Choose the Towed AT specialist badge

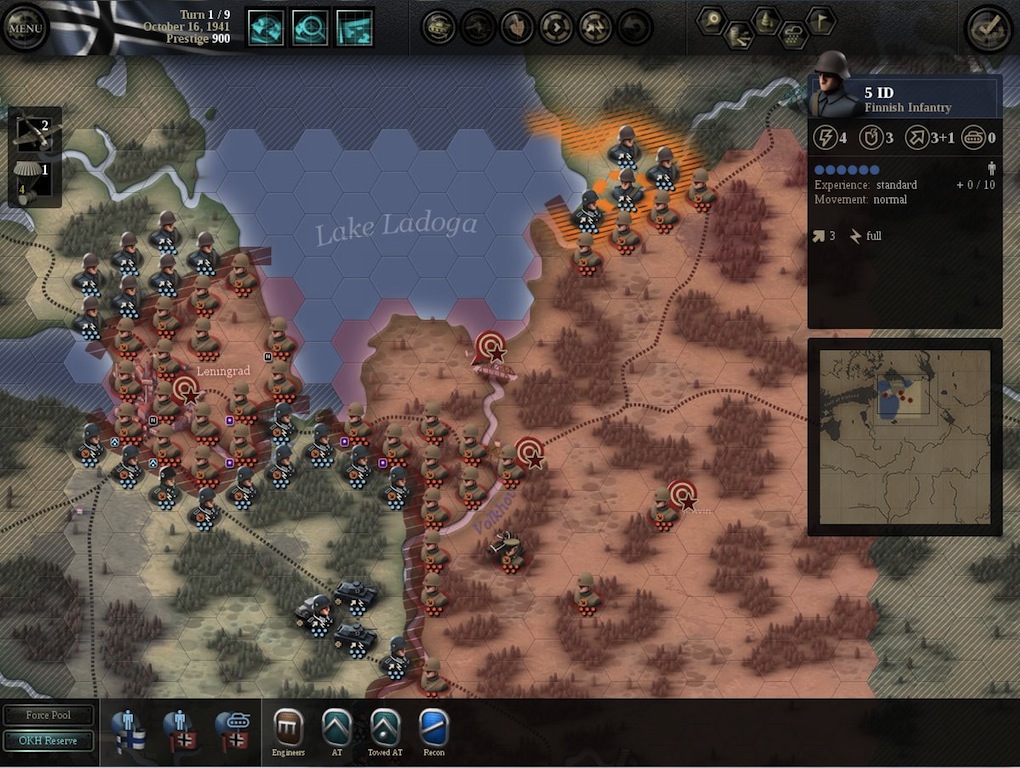pos(385,727)
